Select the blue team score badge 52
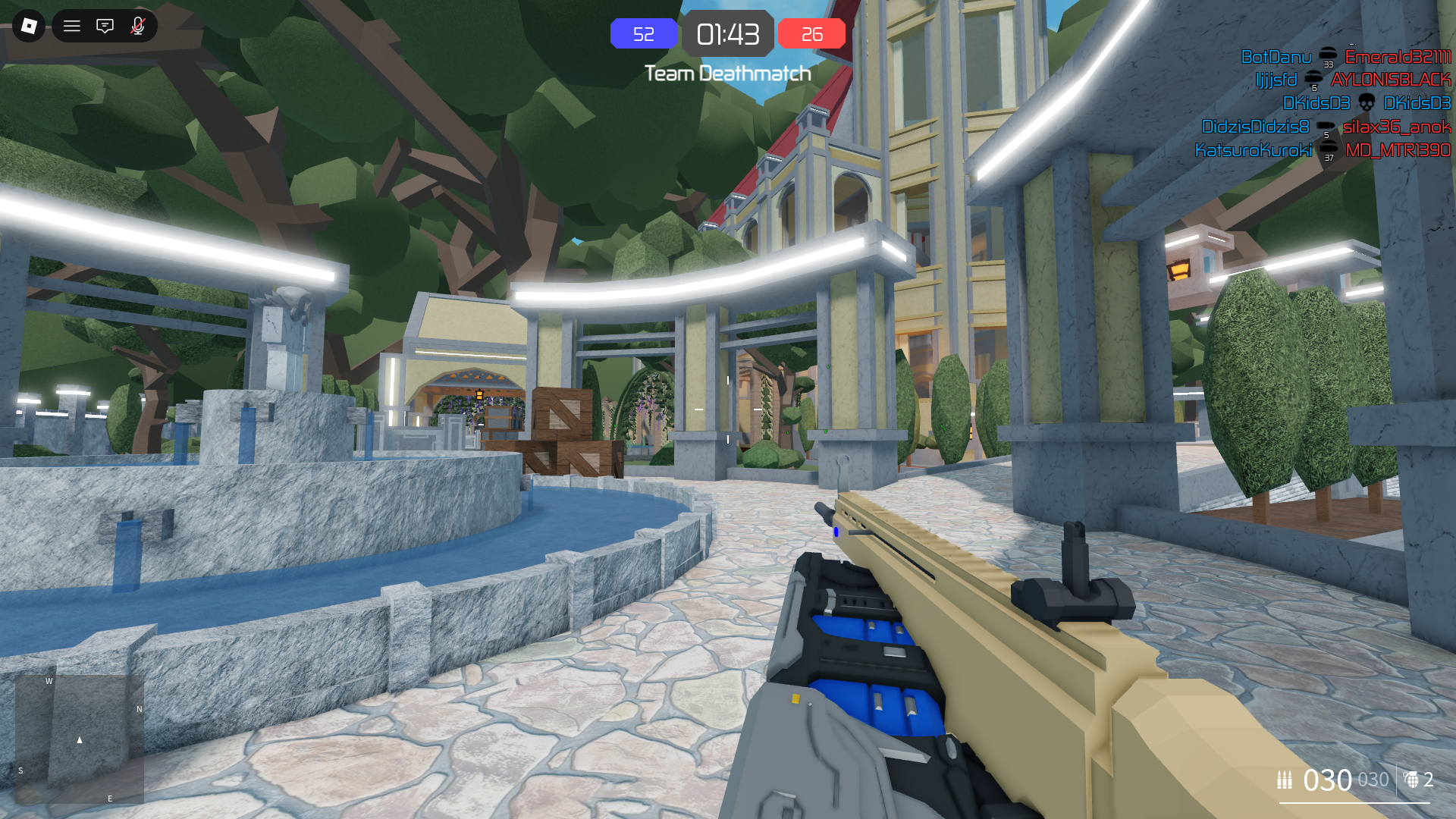 [644, 33]
